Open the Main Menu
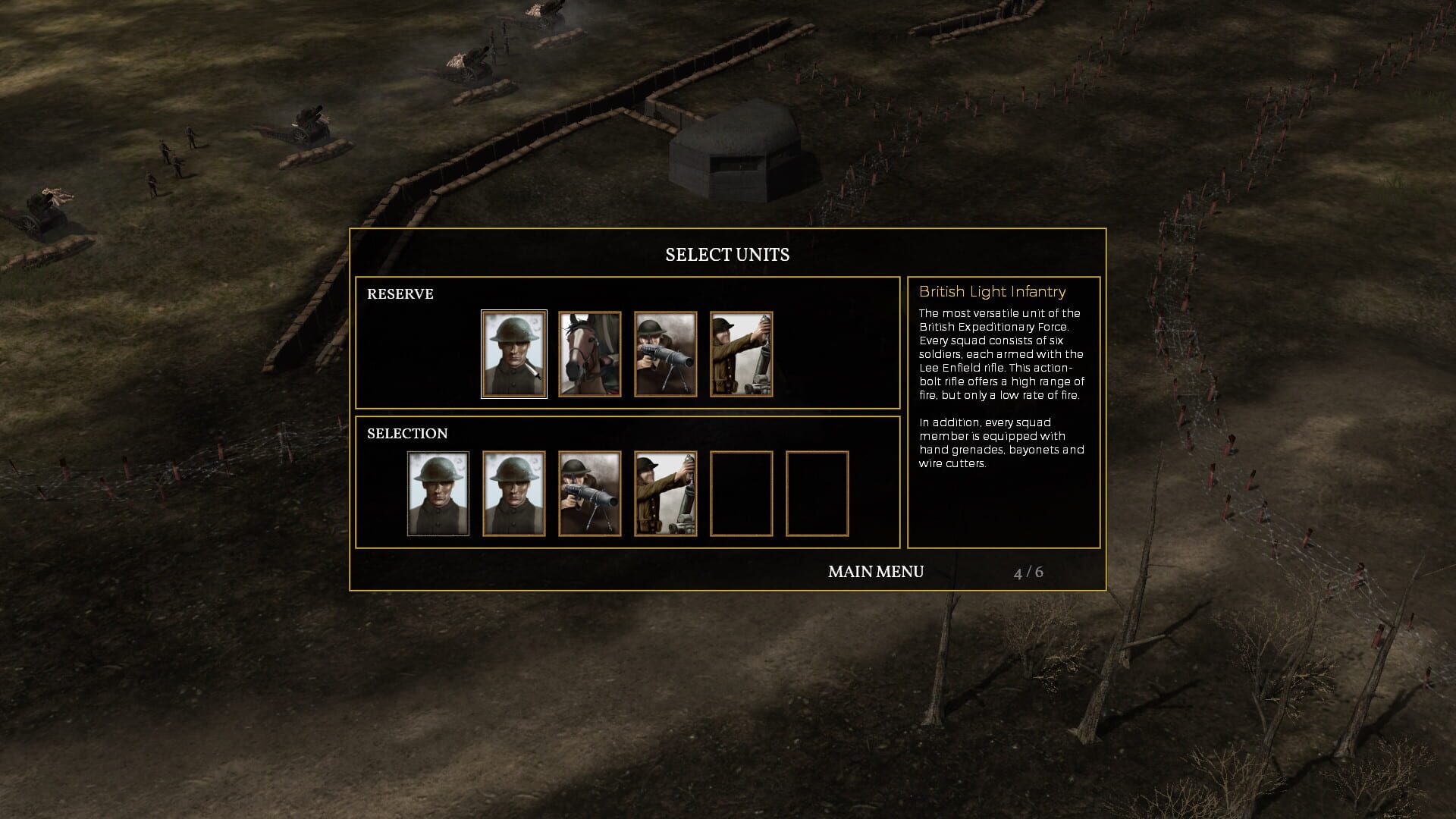 [x=876, y=572]
